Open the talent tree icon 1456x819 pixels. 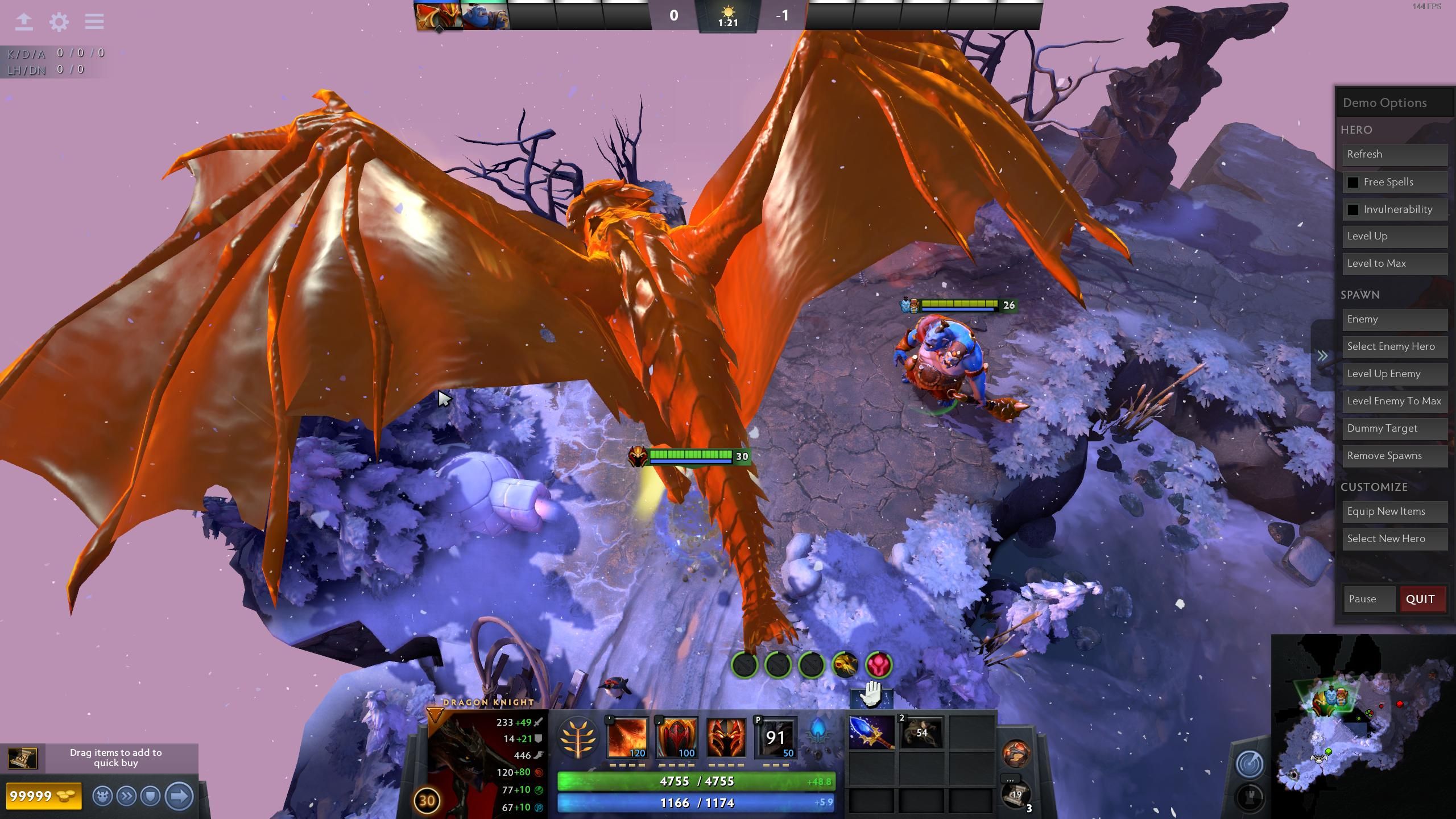tap(578, 738)
